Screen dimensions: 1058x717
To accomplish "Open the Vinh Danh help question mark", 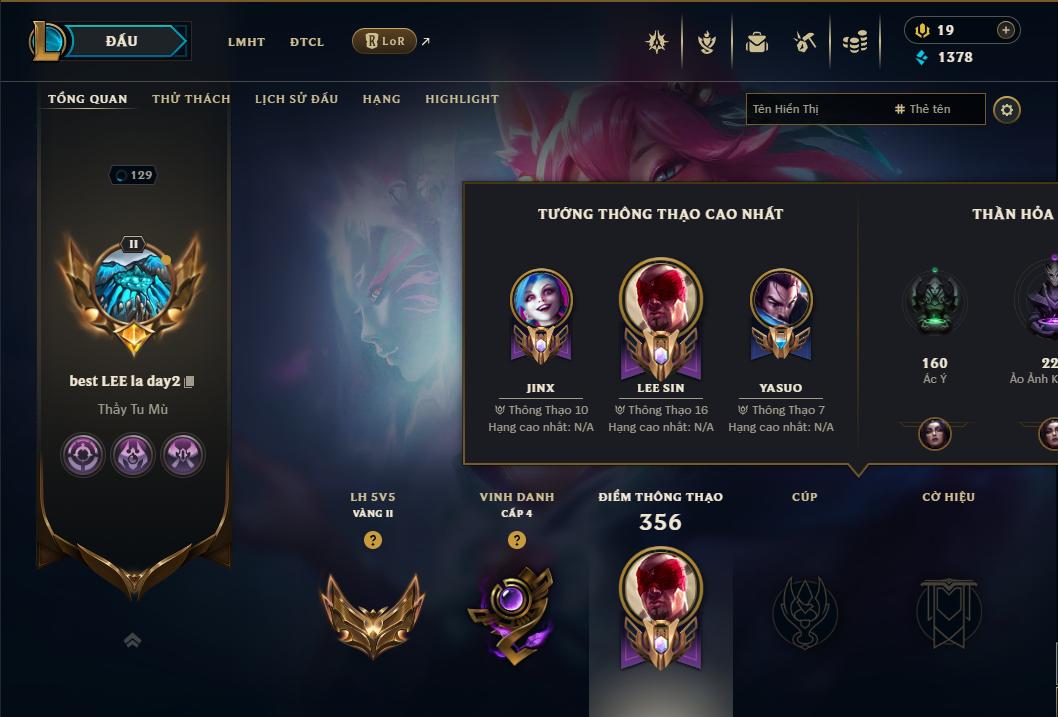I will 517,540.
